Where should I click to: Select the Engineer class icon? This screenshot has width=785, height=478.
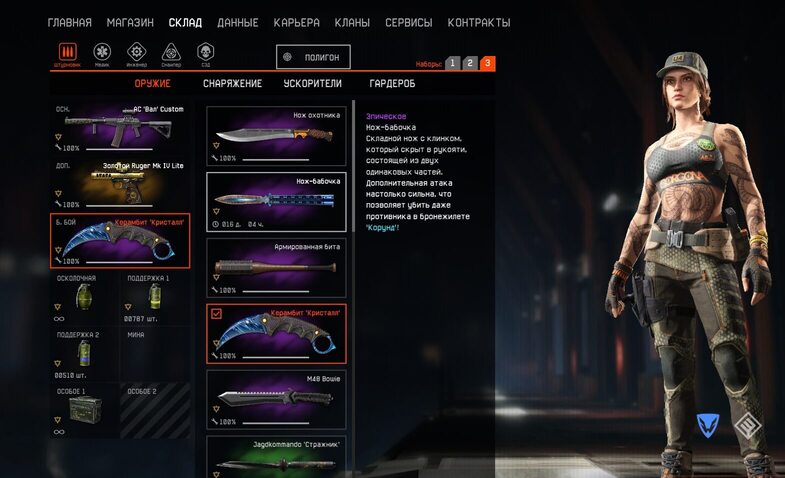[137, 52]
